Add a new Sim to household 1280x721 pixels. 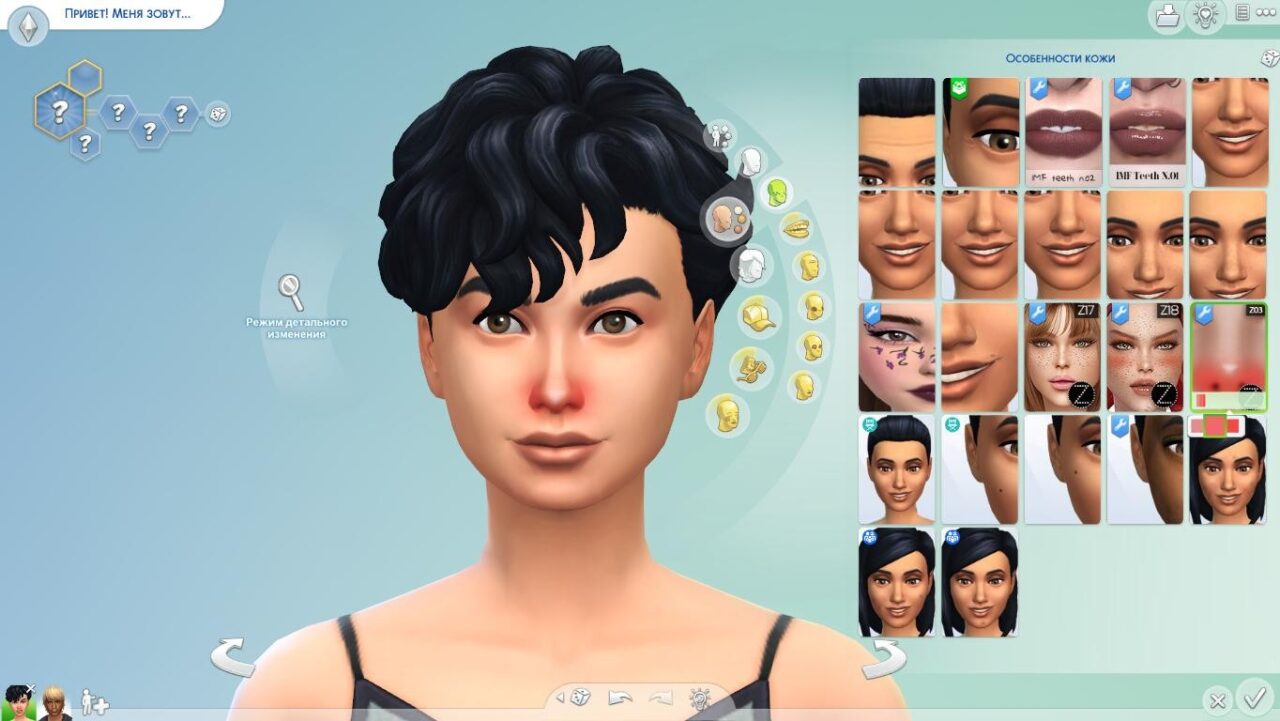point(94,702)
